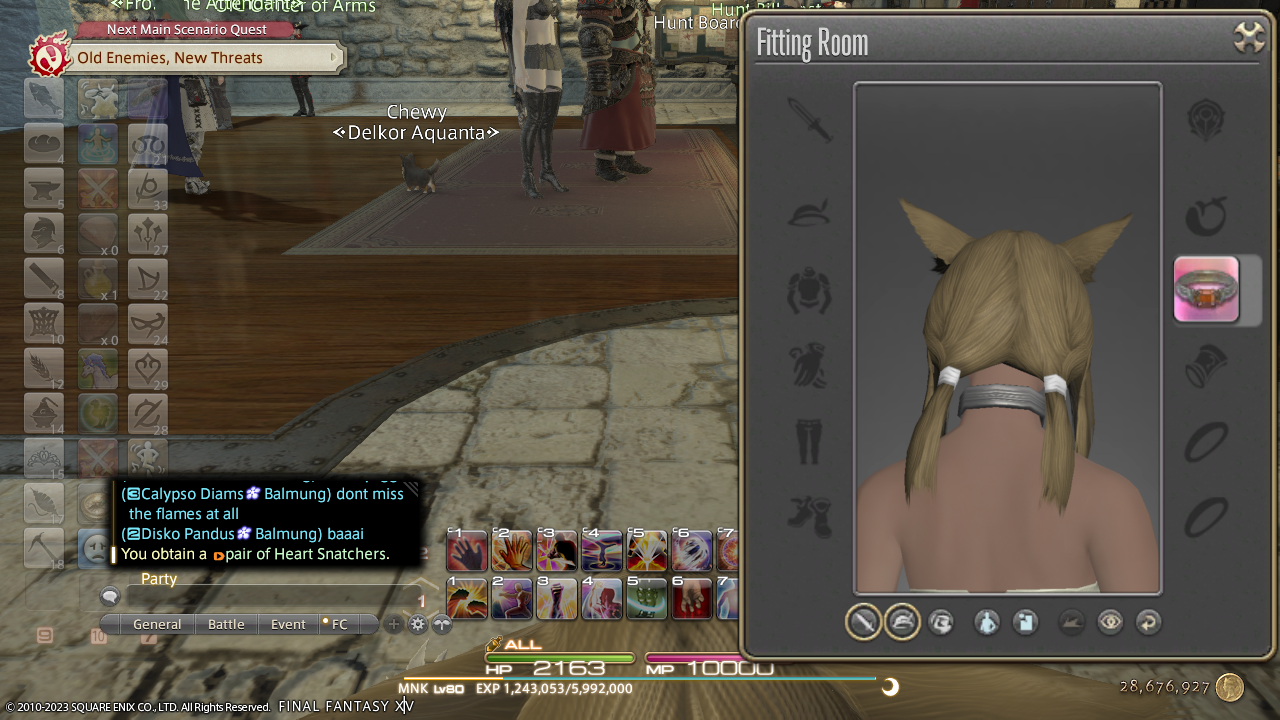The image size is (1280, 720).
Task: Toggle the eye preview option button
Action: (x=1110, y=622)
